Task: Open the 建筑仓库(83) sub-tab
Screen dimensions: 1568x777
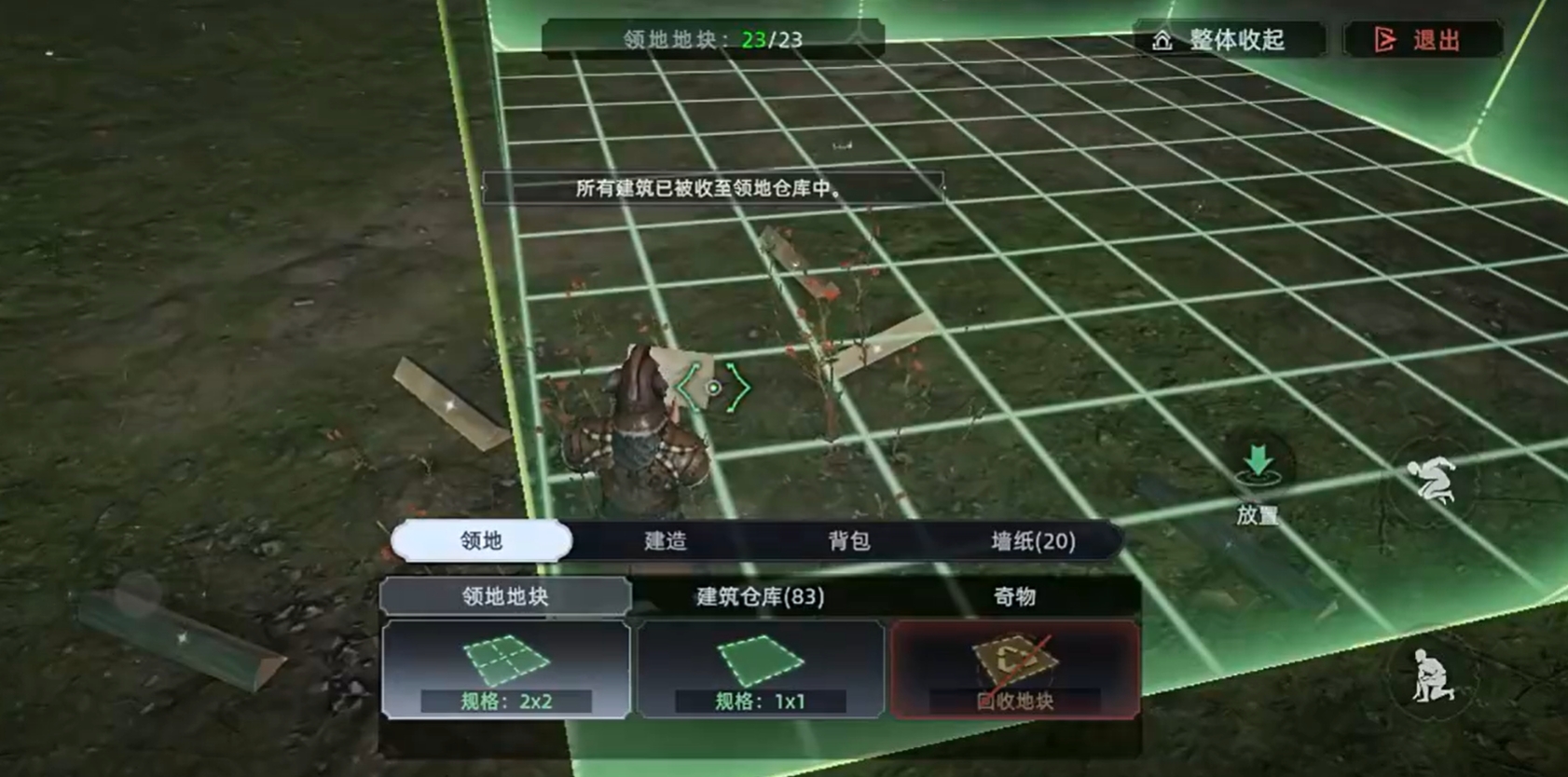Action: [762, 597]
